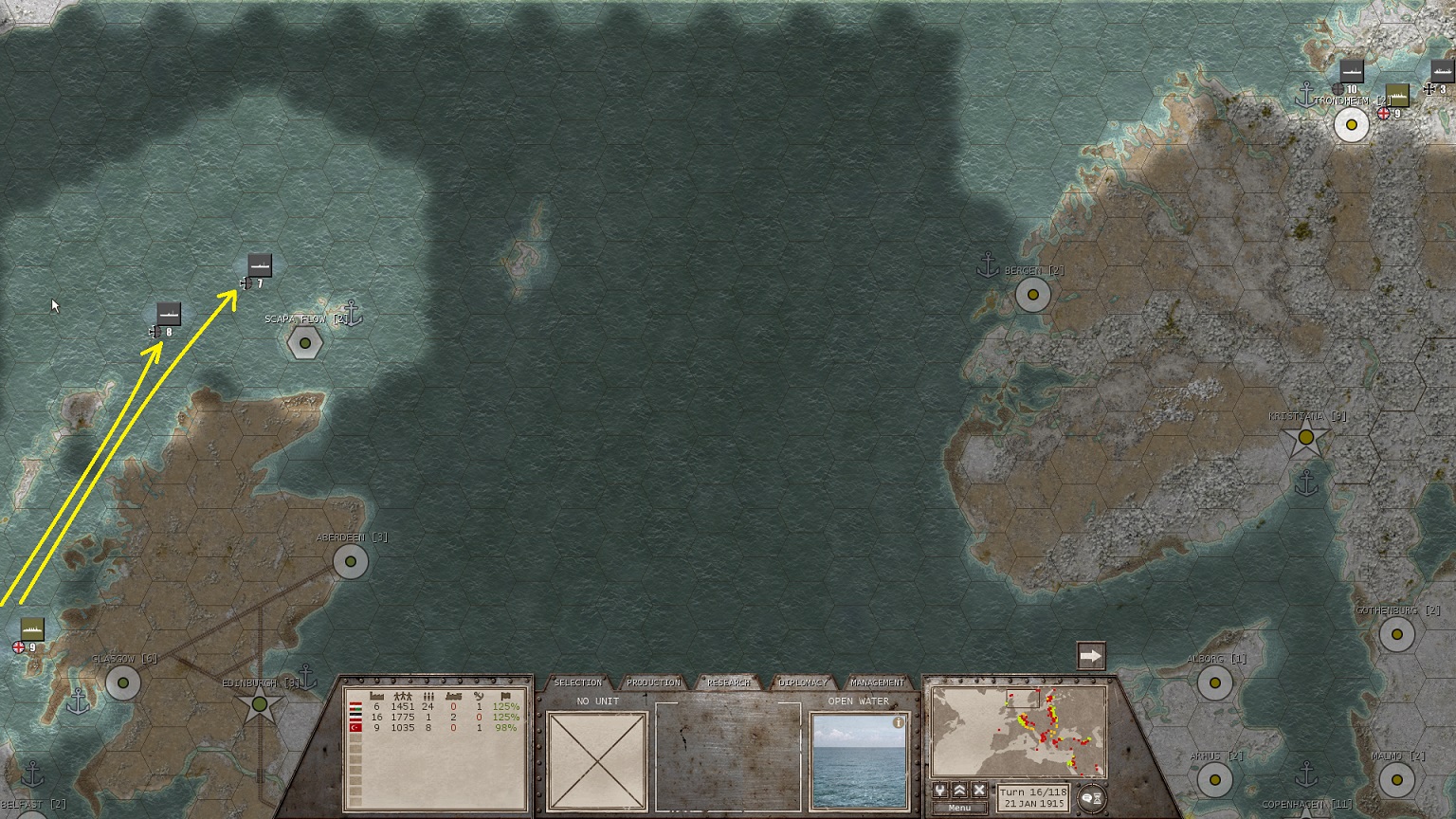Select the German naval unit with strength 7
Image resolution: width=1456 pixels, height=819 pixels.
click(x=260, y=265)
